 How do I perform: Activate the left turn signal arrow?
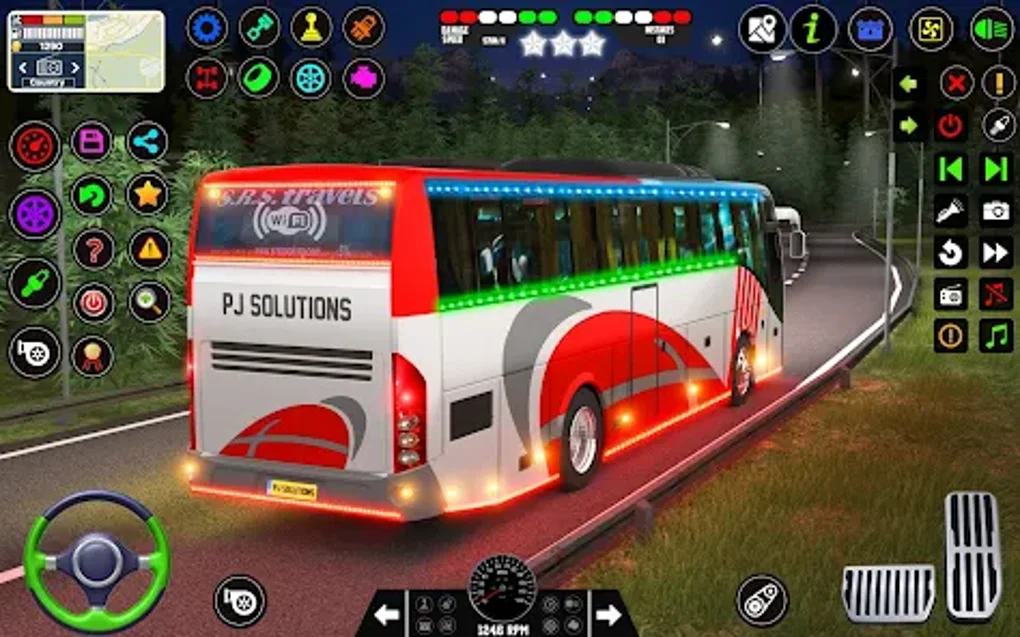click(908, 83)
